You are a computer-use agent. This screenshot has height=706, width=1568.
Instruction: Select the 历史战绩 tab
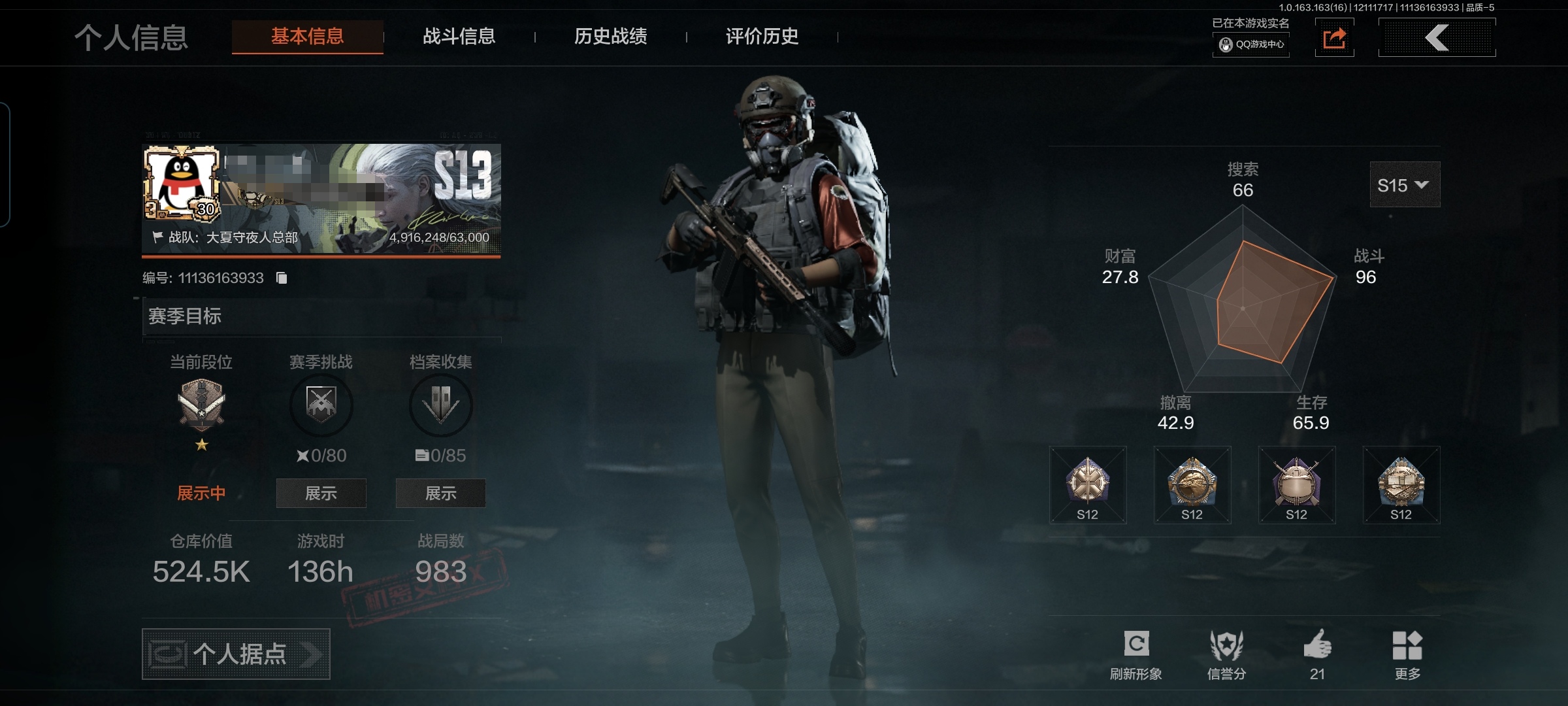610,37
